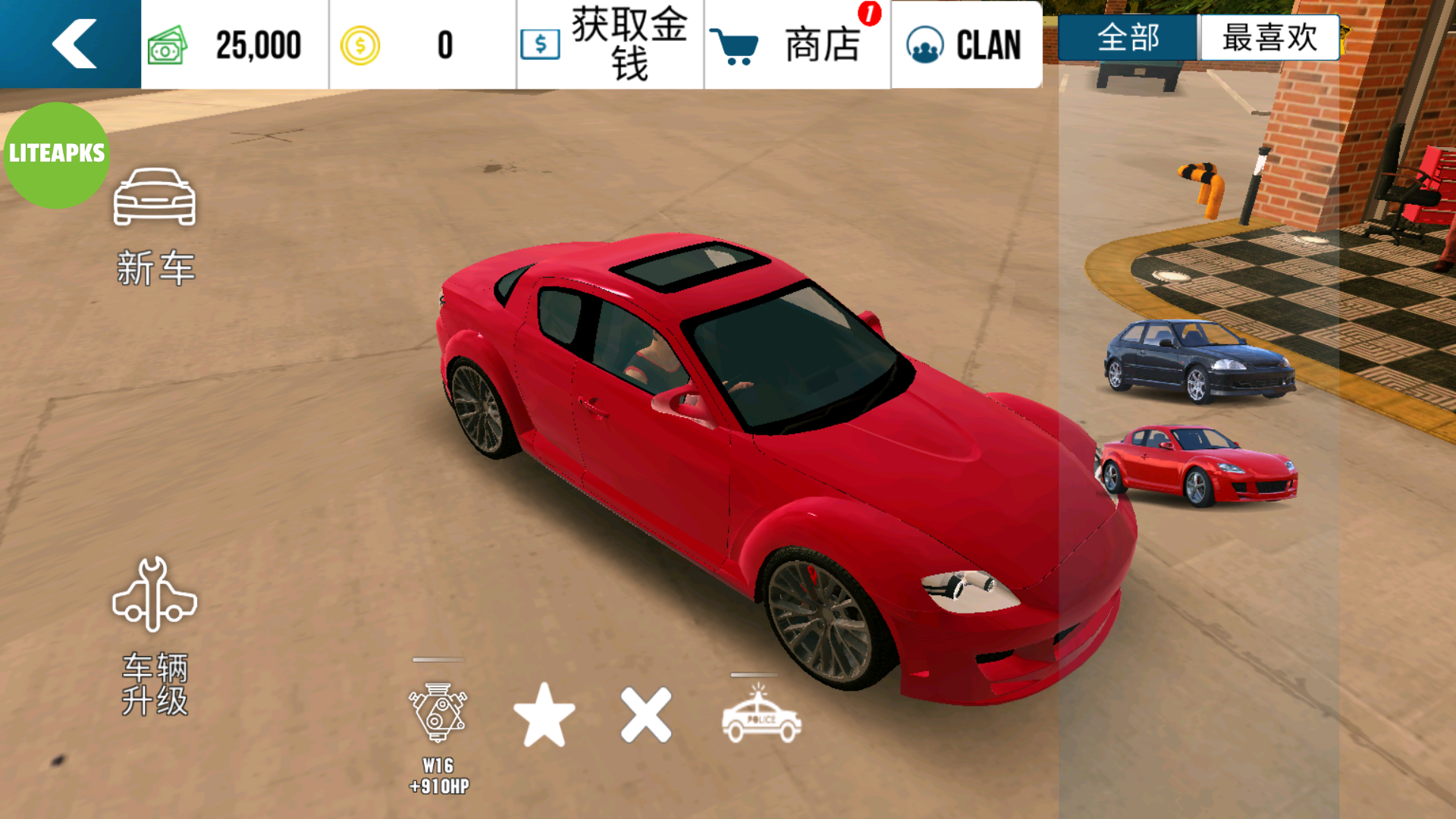
Task: Open the 商店 shop with notification badge
Action: [796, 43]
